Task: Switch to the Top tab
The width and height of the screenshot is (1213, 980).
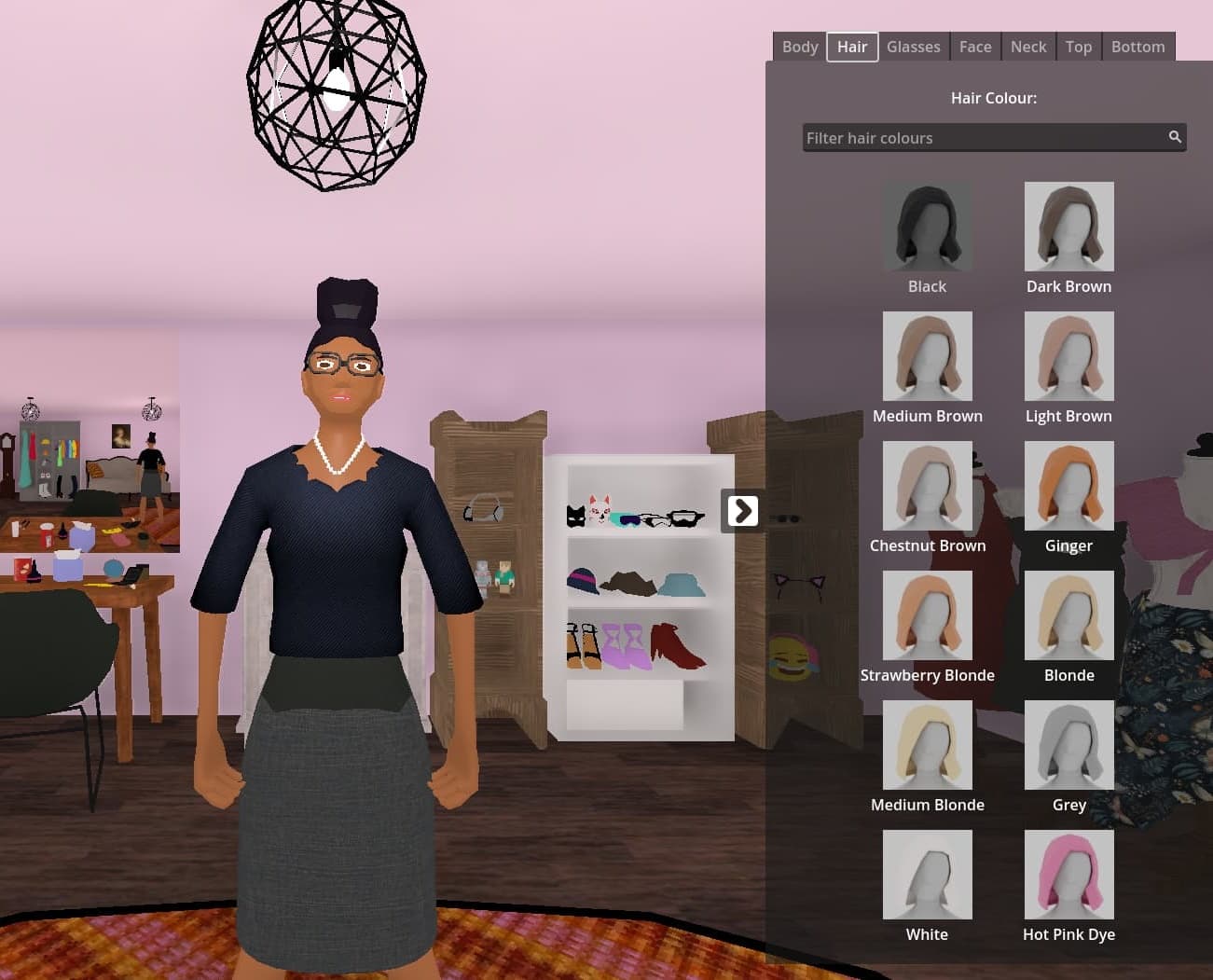Action: 1078,46
